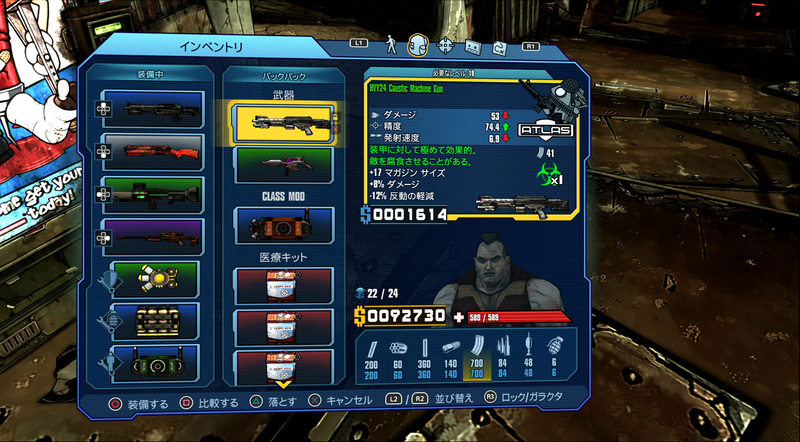Open the backpack inventory tab
800x442 pixels.
click(418, 45)
